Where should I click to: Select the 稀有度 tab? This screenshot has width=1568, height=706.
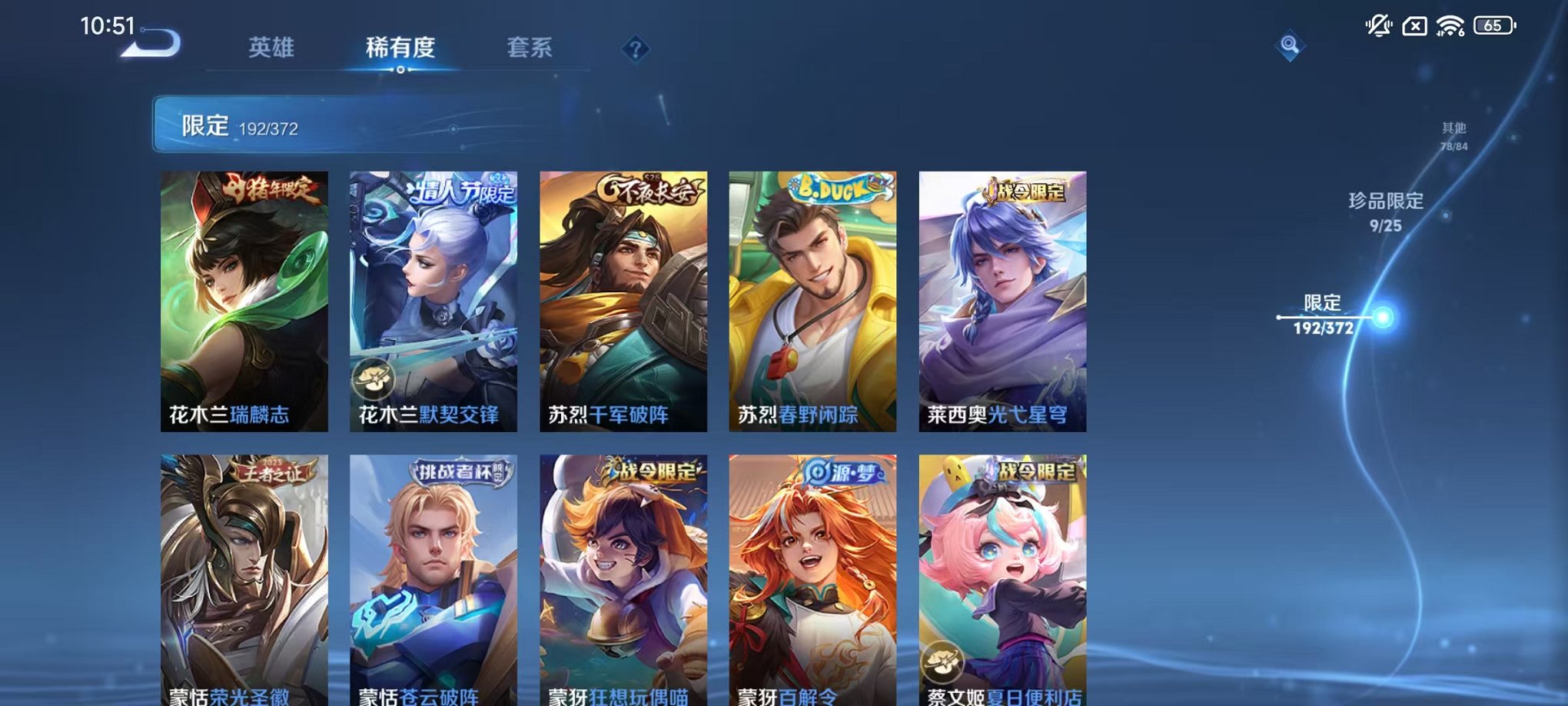tap(399, 48)
